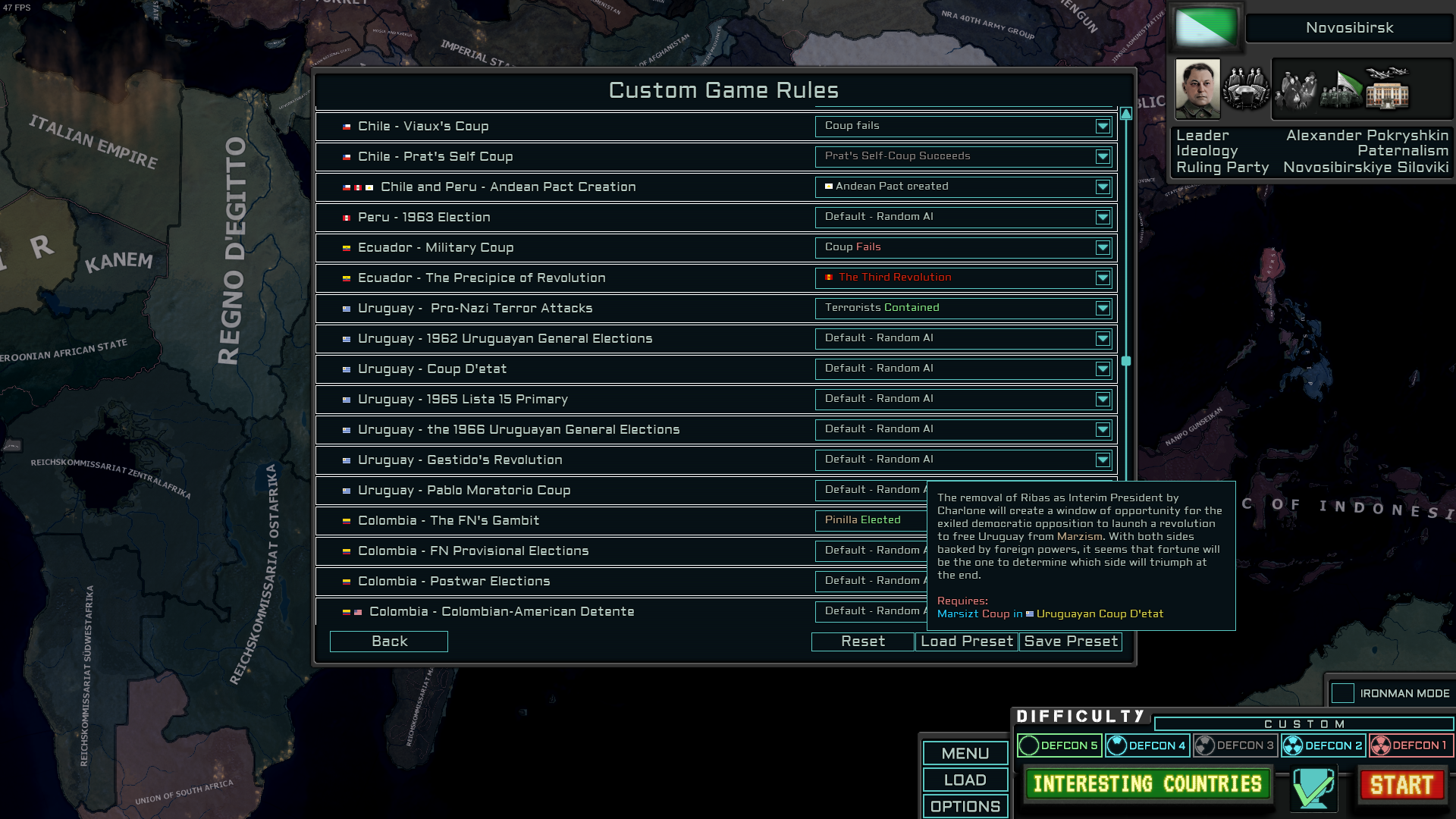Start the game
1456x819 pixels.
pyautogui.click(x=1401, y=785)
